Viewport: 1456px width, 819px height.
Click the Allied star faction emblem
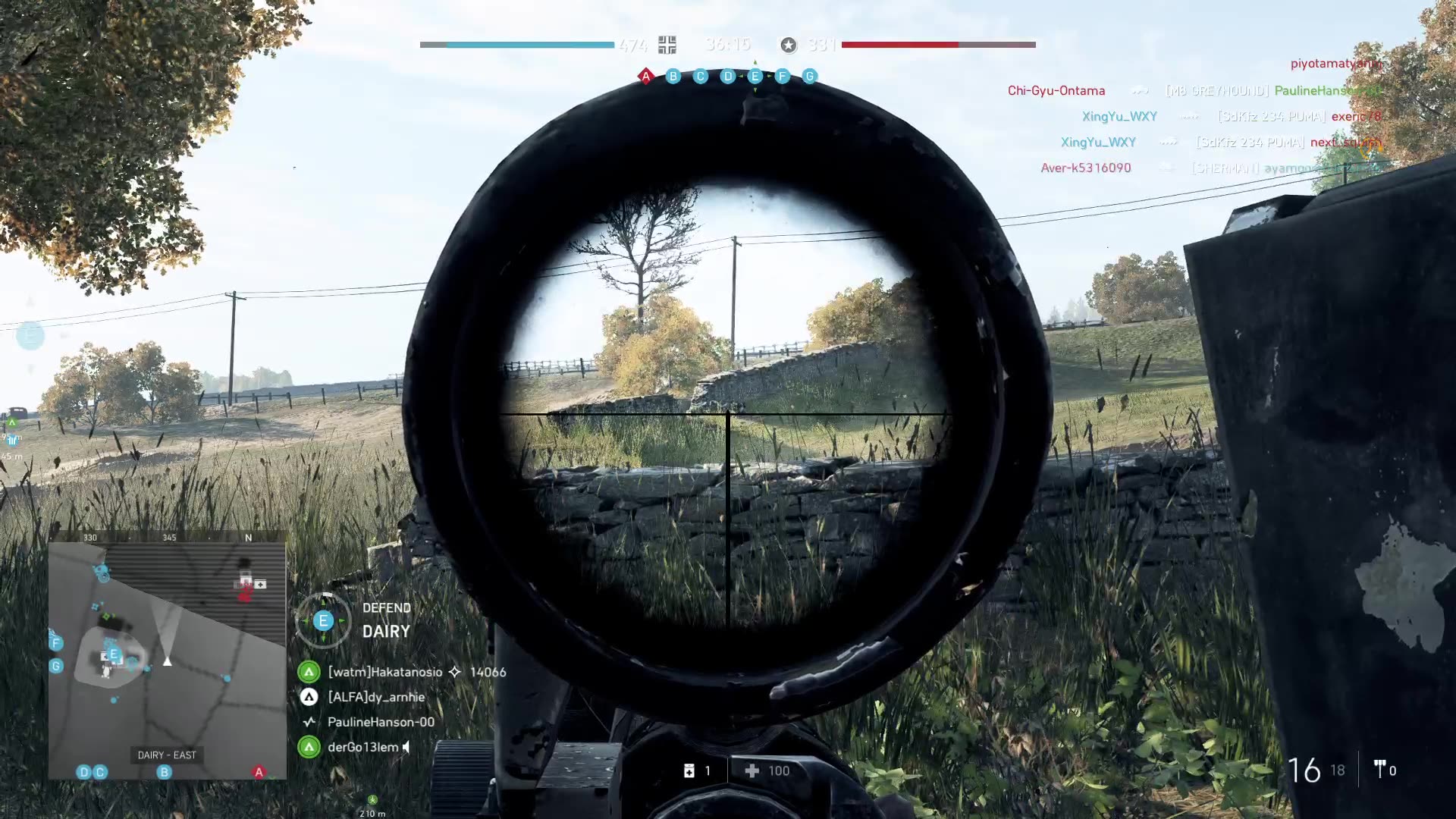tap(791, 45)
